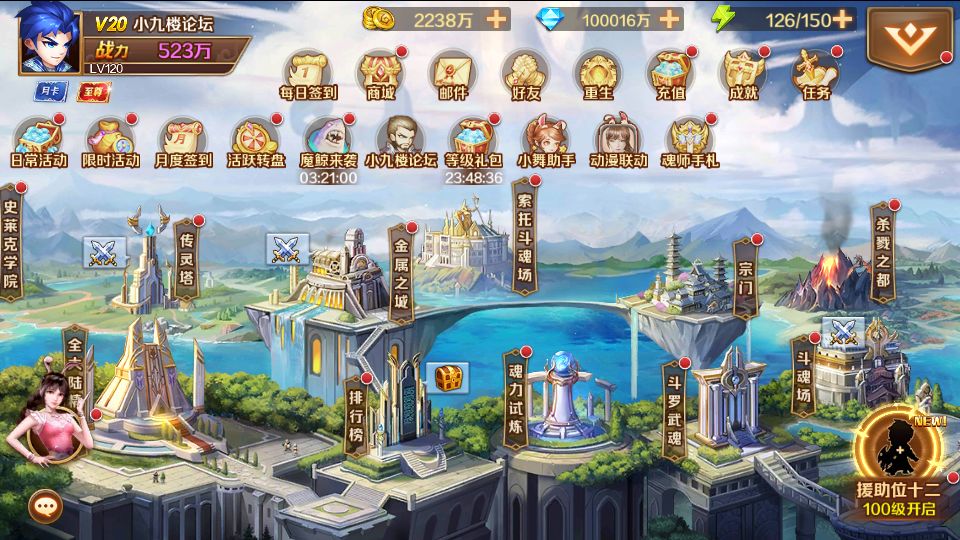Add more gold coins with plus button
This screenshot has height=540, width=960.
coord(497,19)
